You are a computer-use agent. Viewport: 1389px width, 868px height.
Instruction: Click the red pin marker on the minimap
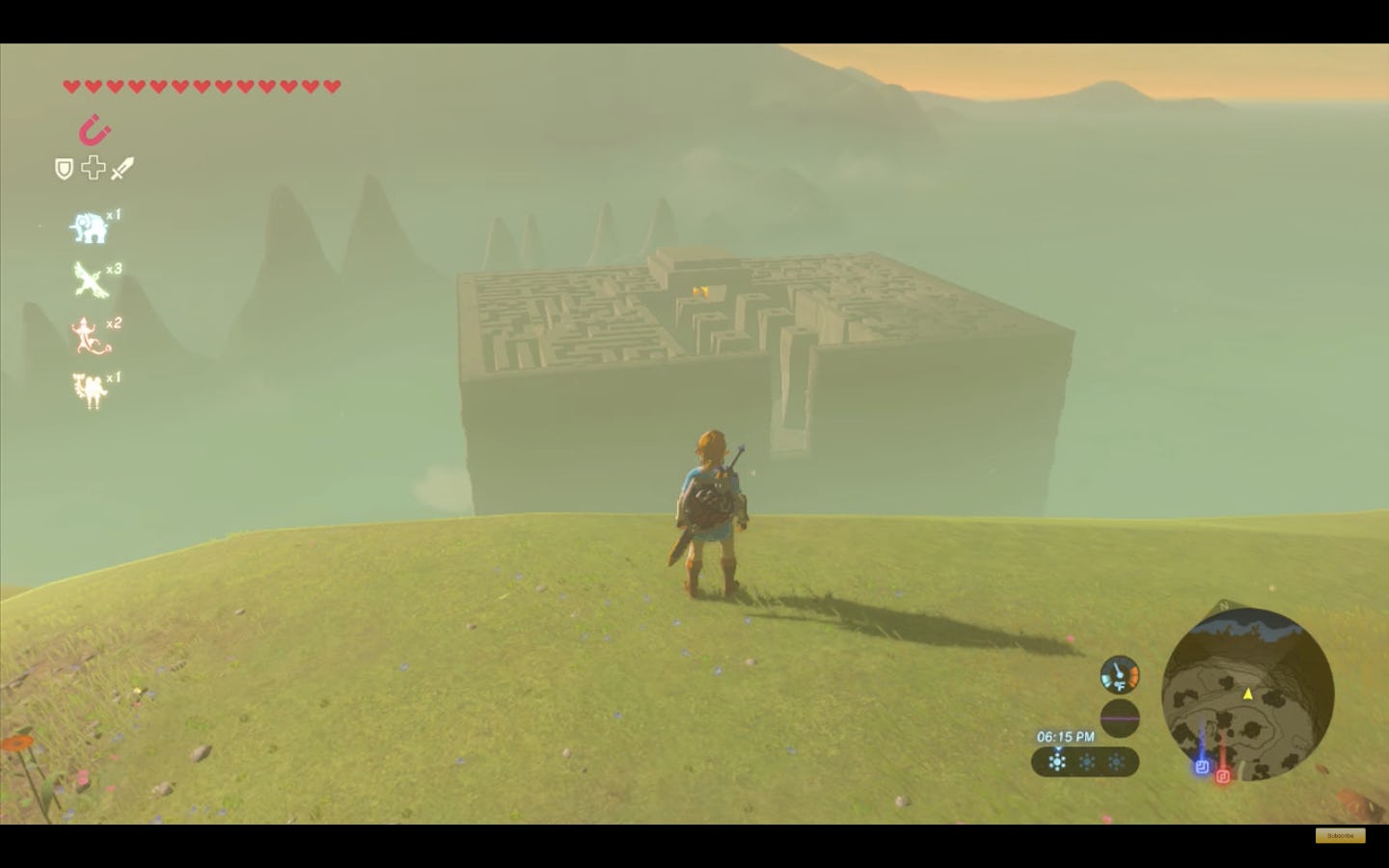click(1221, 775)
